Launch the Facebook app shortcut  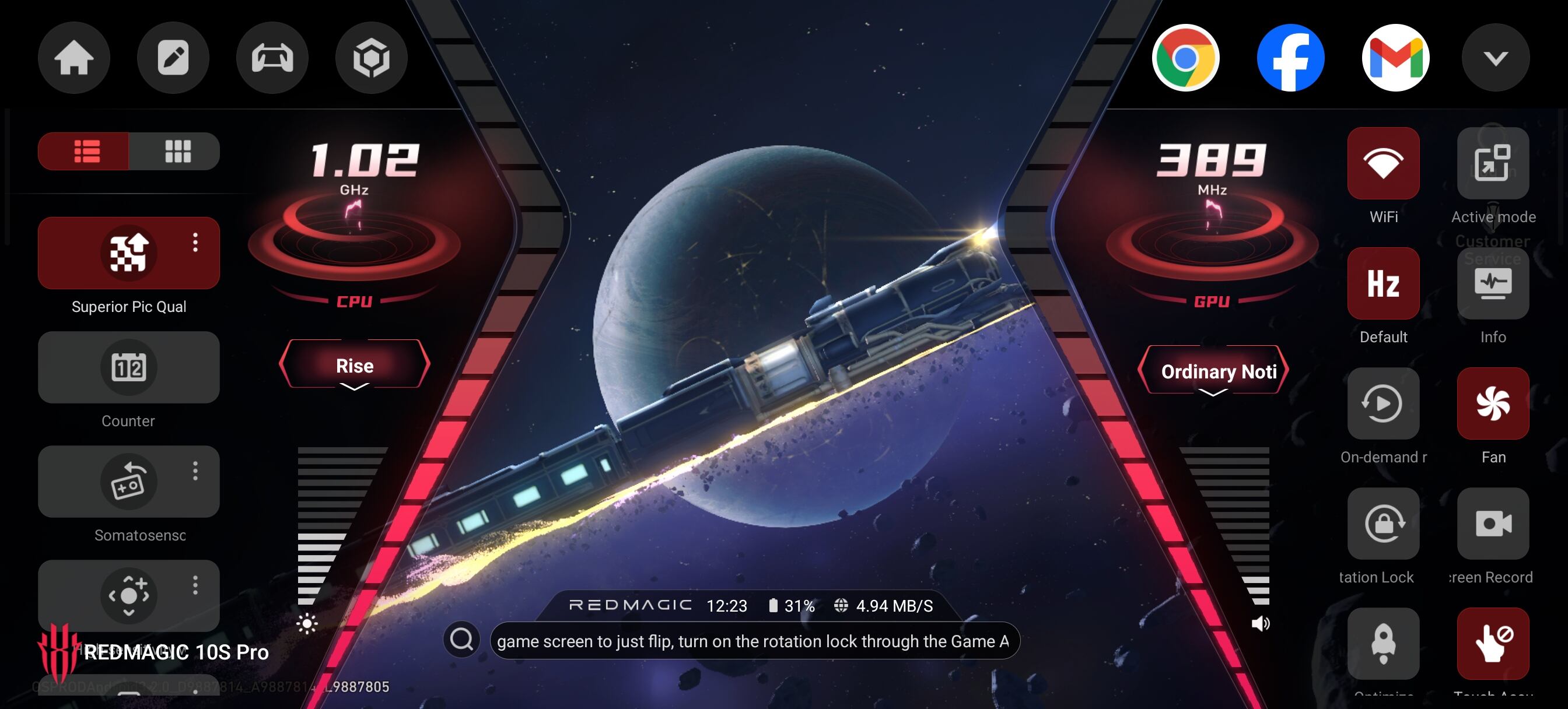pos(1290,58)
